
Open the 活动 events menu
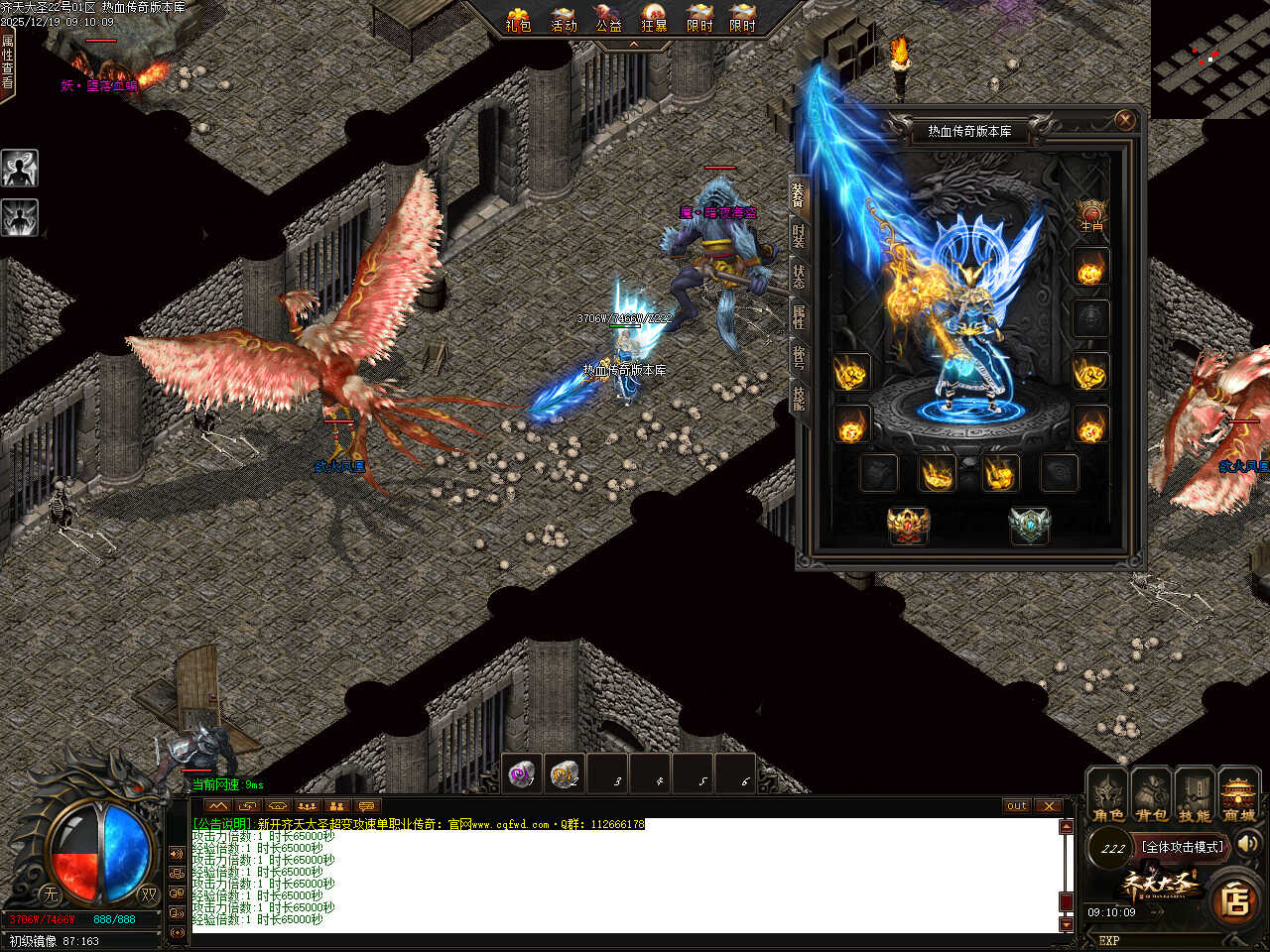(564, 19)
